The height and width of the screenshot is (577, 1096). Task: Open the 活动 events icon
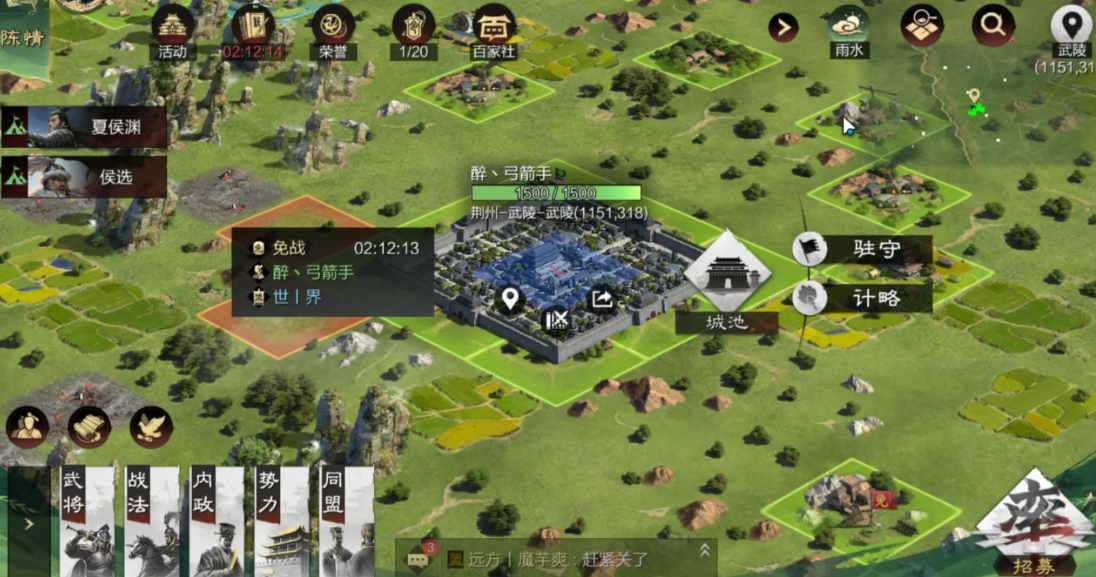point(173,28)
